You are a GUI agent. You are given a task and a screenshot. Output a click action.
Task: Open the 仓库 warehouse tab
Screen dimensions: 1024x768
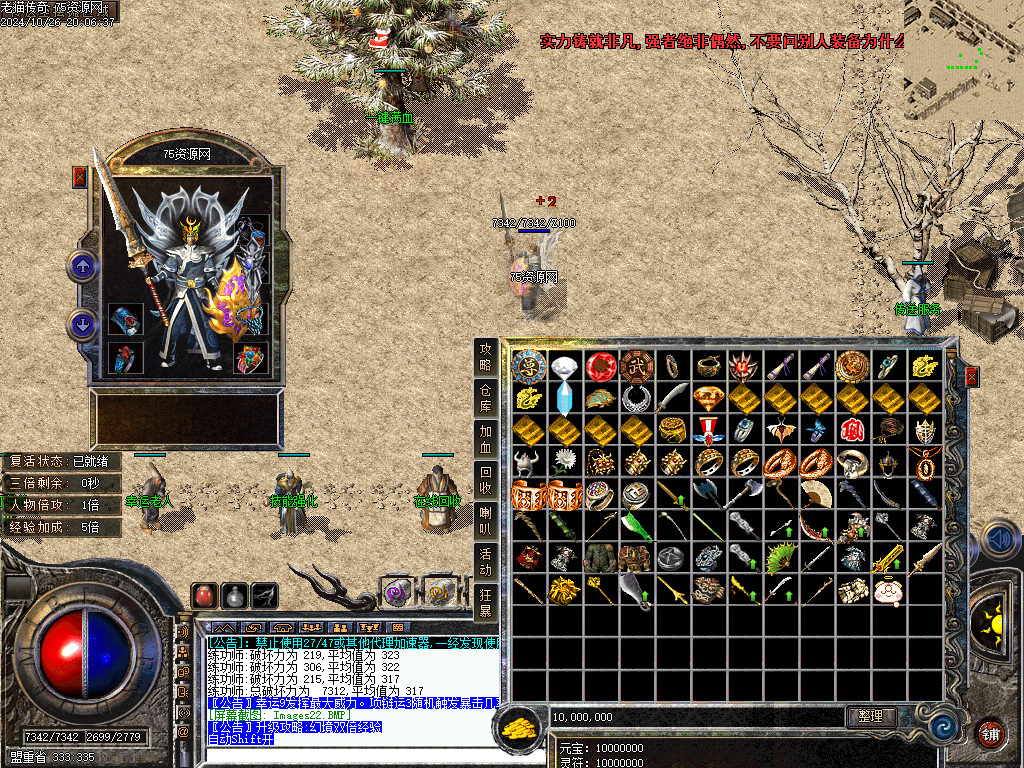[486, 399]
